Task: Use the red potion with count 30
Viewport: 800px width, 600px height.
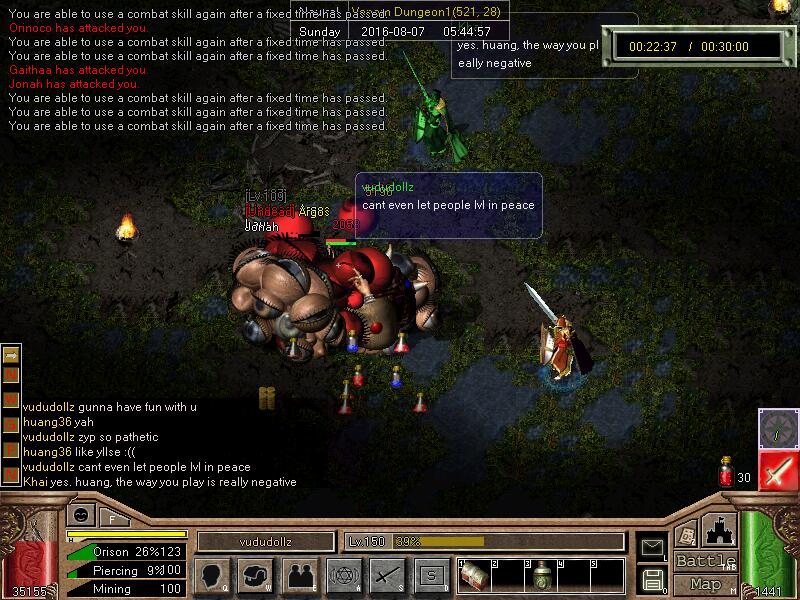Action: (x=726, y=474)
